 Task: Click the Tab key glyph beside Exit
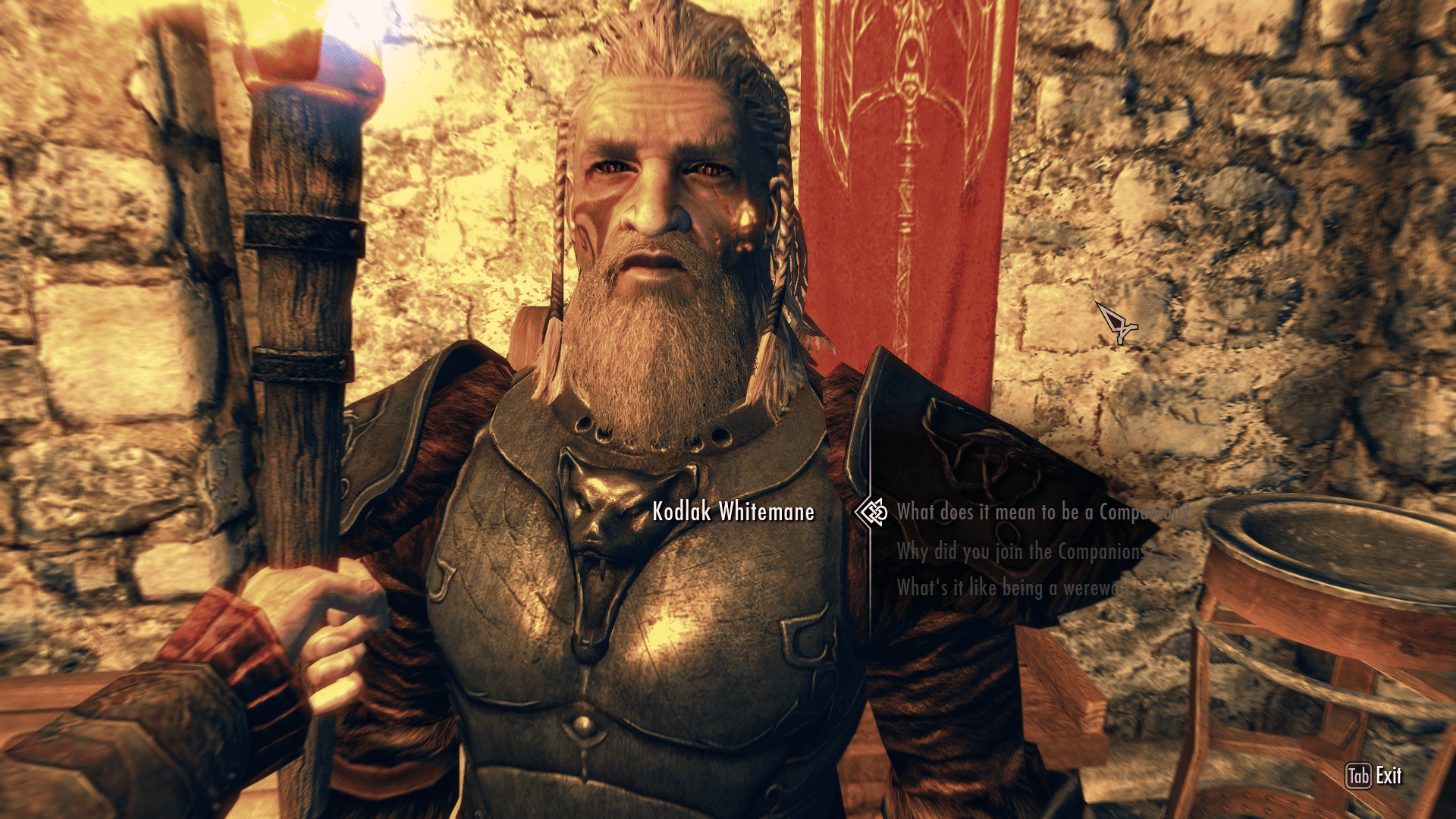[x=1358, y=776]
